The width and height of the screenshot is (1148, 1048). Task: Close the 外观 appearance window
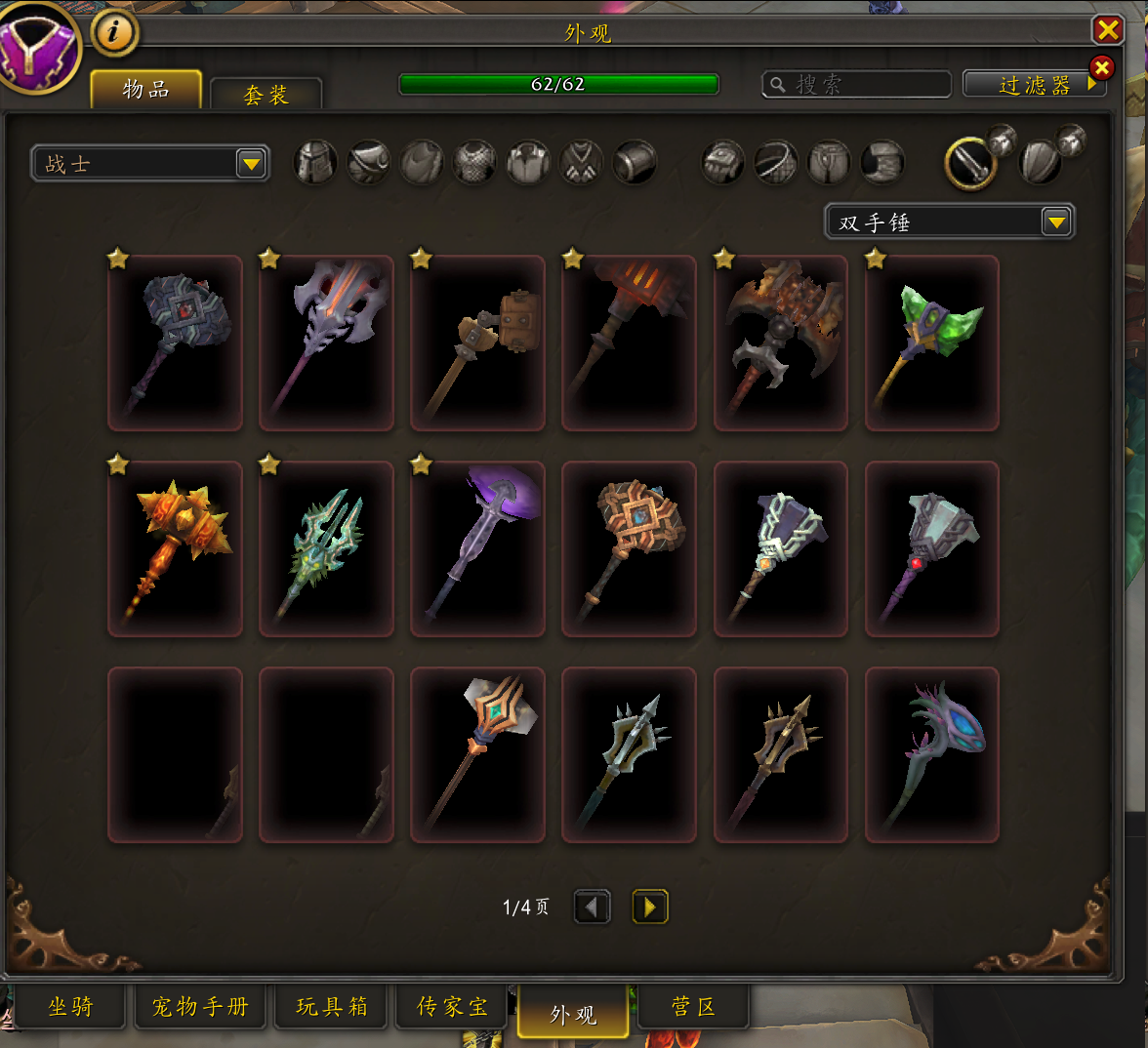coord(1108,30)
